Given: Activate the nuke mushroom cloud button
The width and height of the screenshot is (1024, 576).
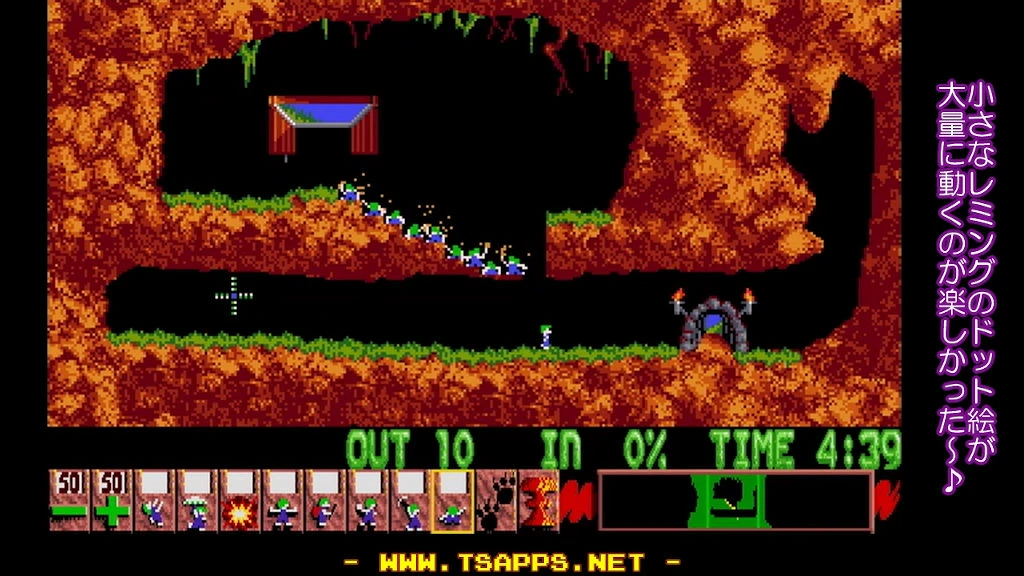Looking at the screenshot, I should point(538,501).
